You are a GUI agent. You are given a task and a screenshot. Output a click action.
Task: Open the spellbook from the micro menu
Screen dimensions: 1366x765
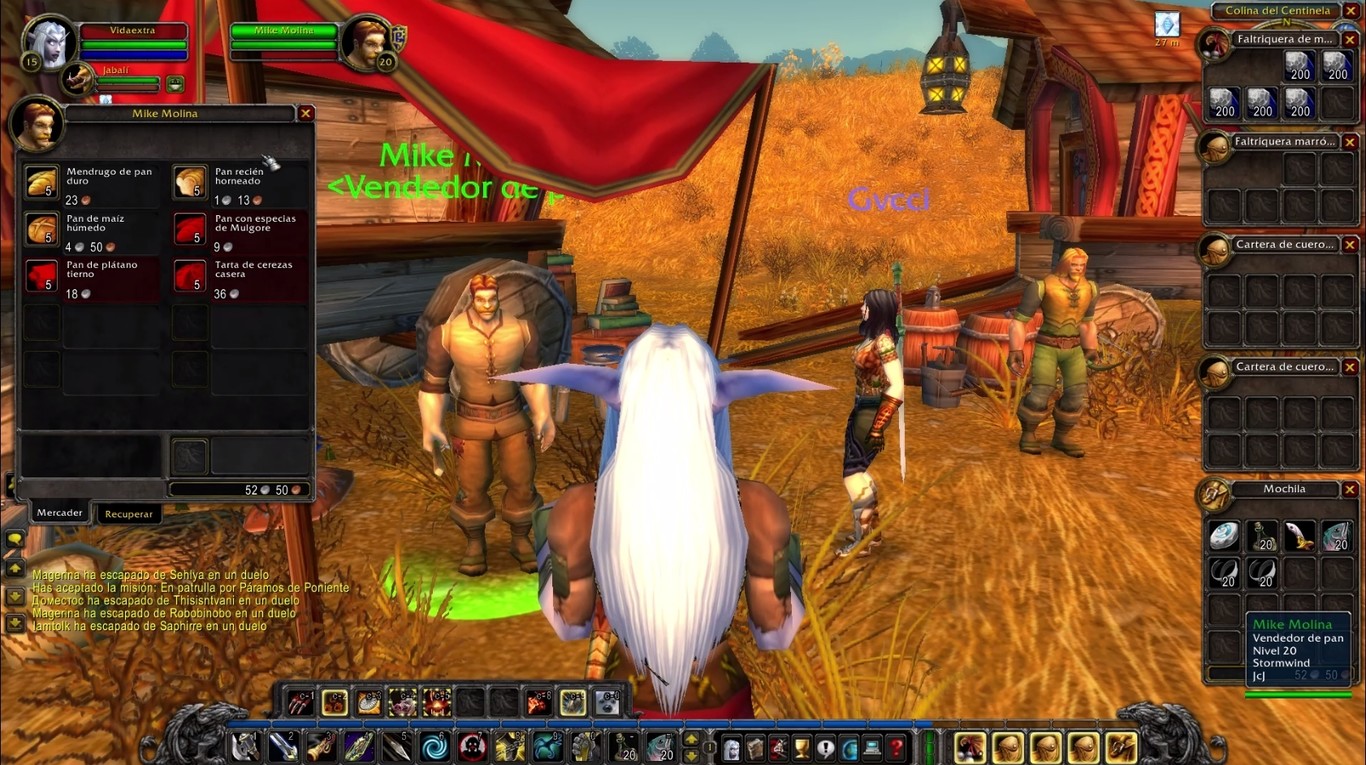pyautogui.click(x=754, y=744)
